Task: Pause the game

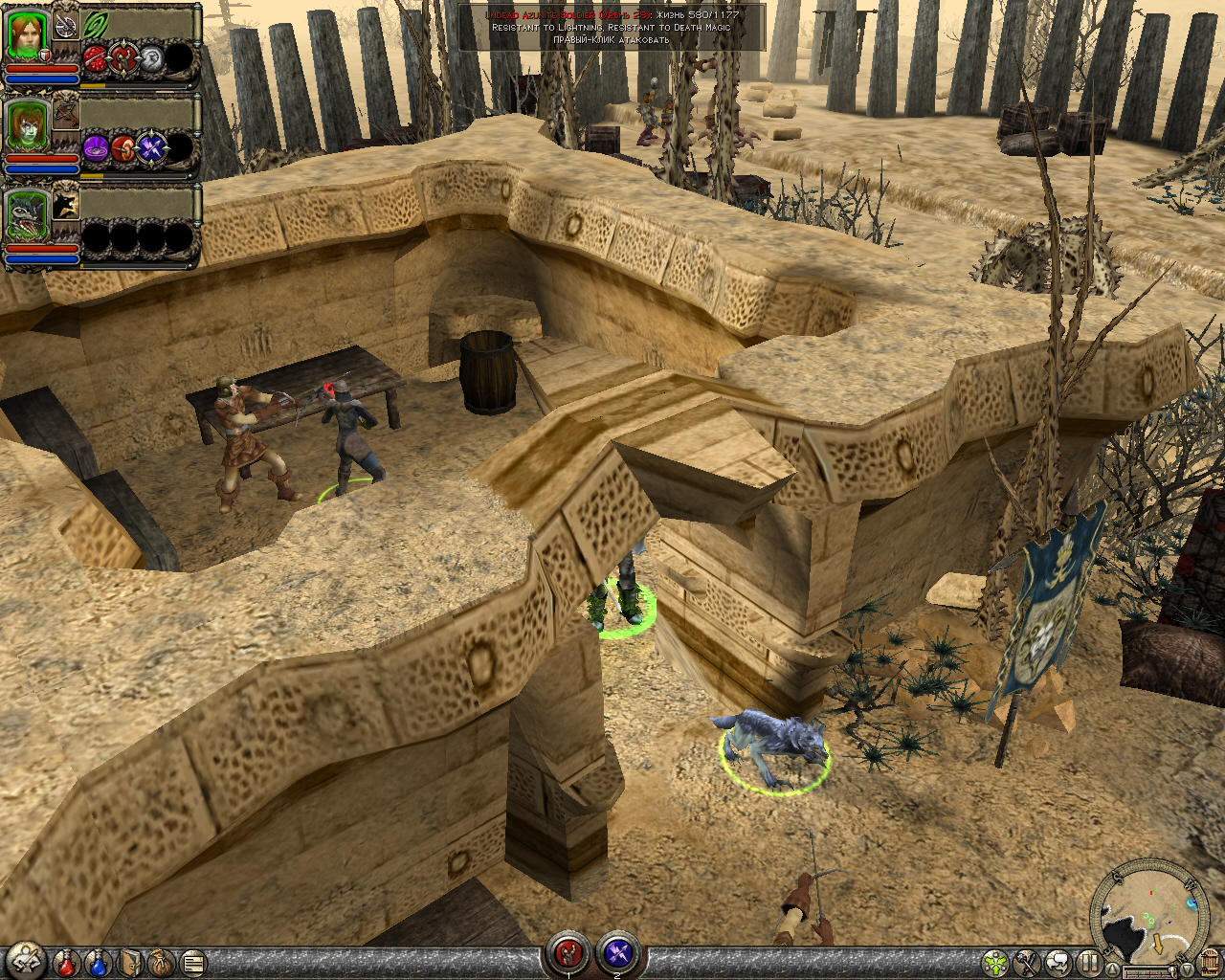Action: pos(1089,963)
